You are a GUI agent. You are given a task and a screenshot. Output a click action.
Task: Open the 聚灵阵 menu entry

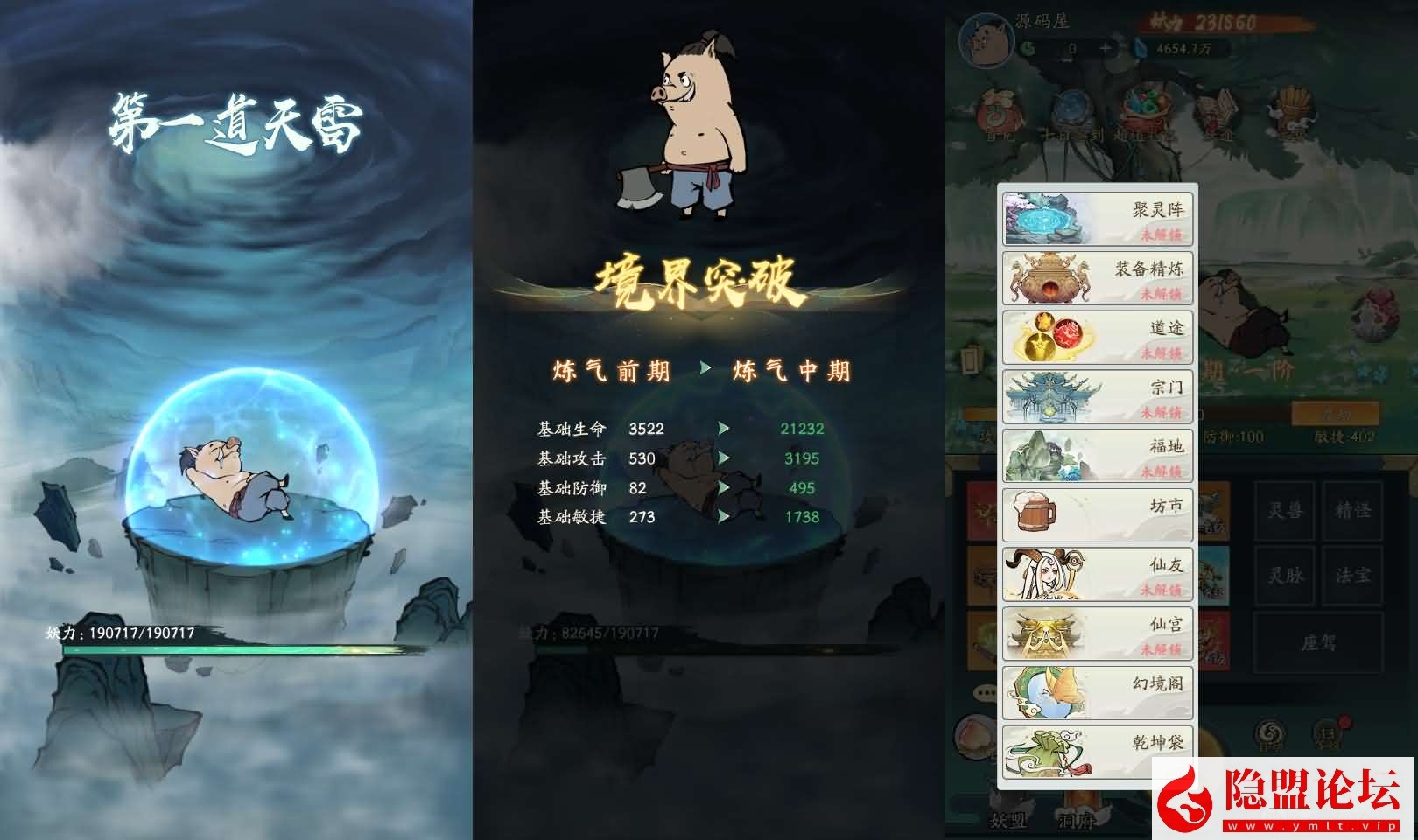1097,219
